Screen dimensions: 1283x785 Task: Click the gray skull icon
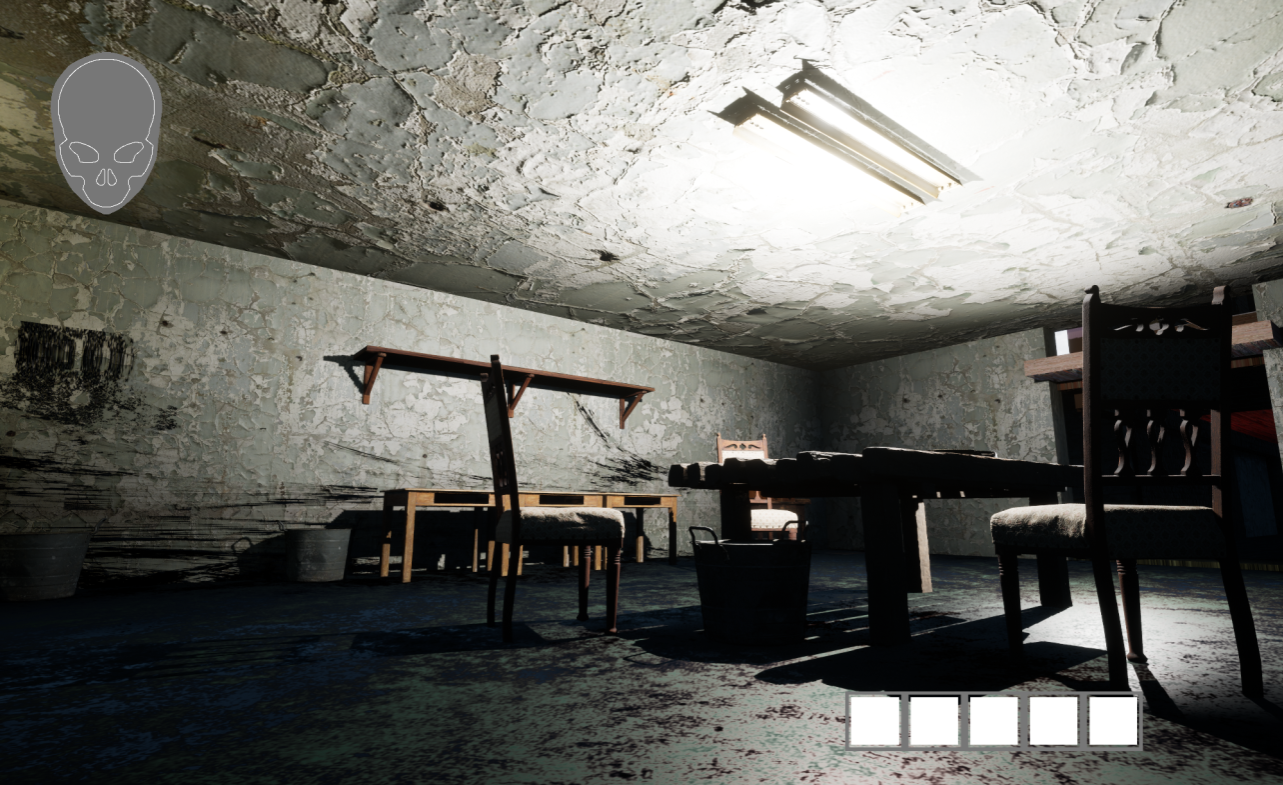(x=106, y=131)
